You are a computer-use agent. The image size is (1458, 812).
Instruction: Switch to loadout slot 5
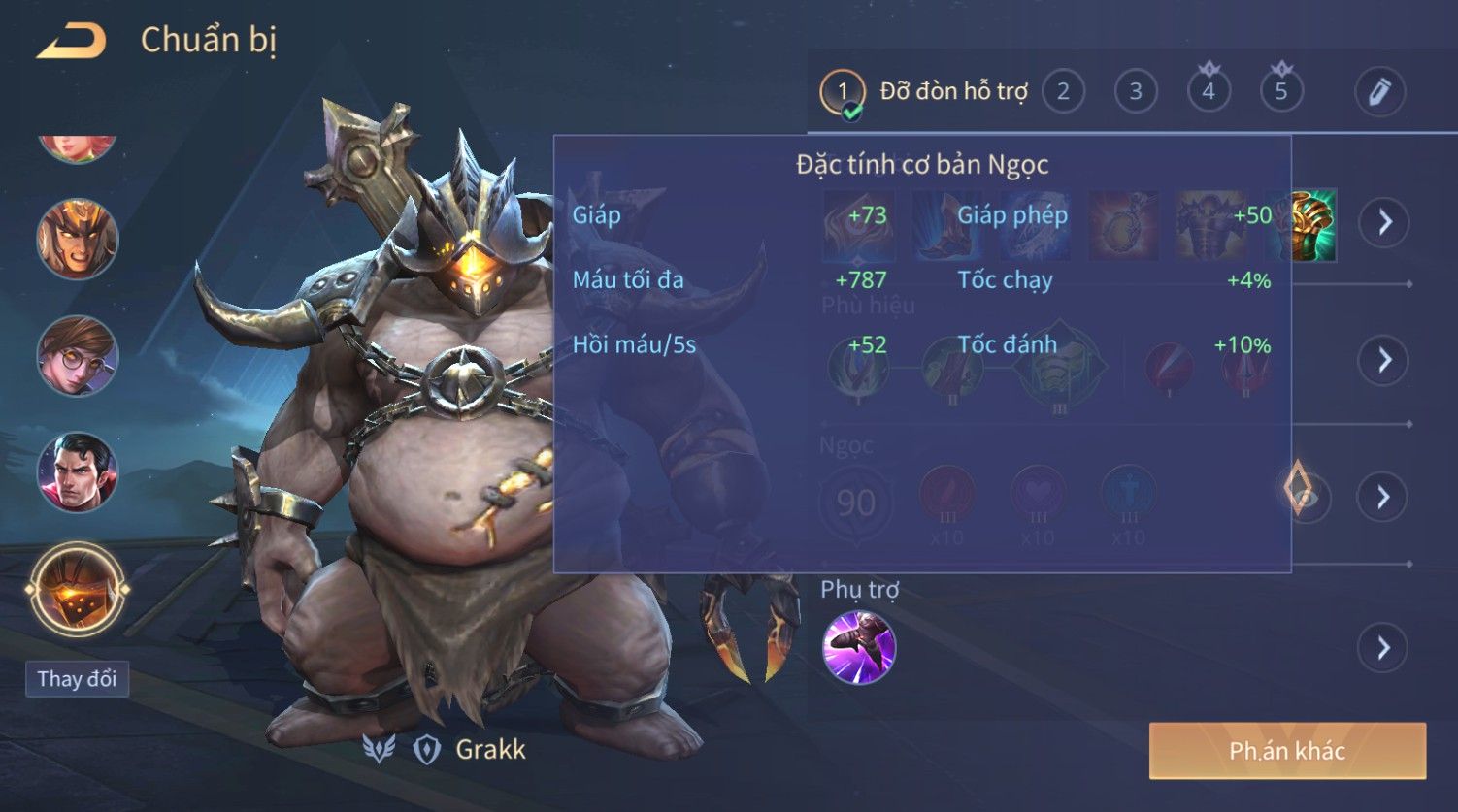click(x=1281, y=92)
